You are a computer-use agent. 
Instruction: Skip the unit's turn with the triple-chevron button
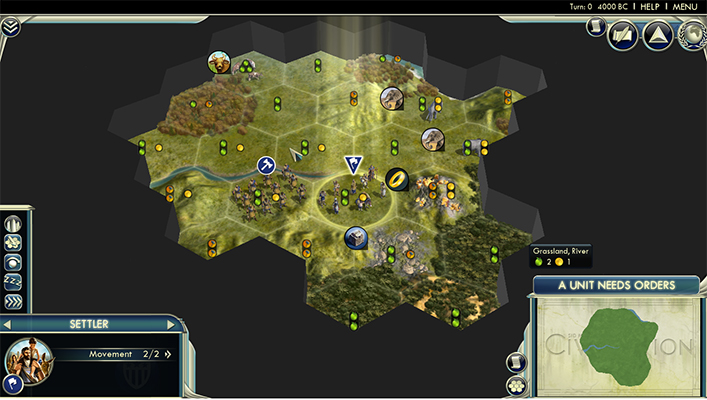click(13, 300)
